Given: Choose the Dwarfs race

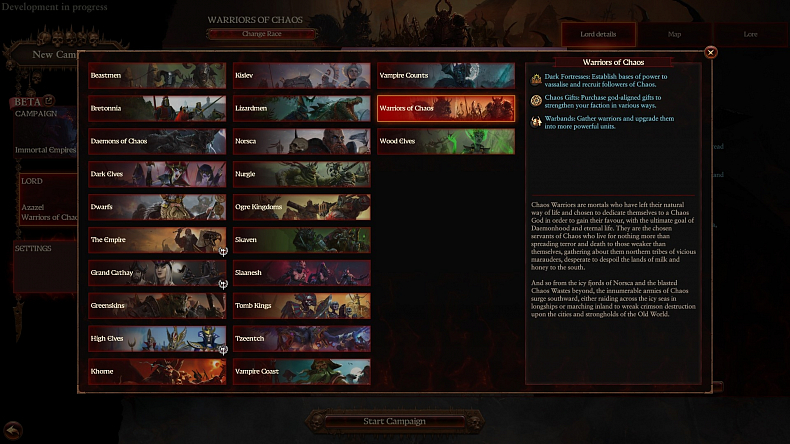Looking at the screenshot, I should (157, 207).
